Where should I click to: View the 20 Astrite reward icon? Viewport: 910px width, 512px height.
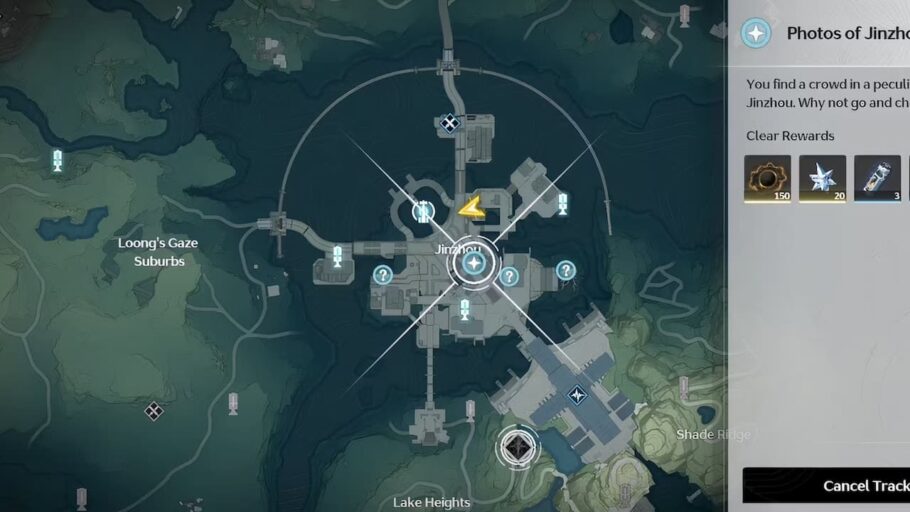point(822,178)
